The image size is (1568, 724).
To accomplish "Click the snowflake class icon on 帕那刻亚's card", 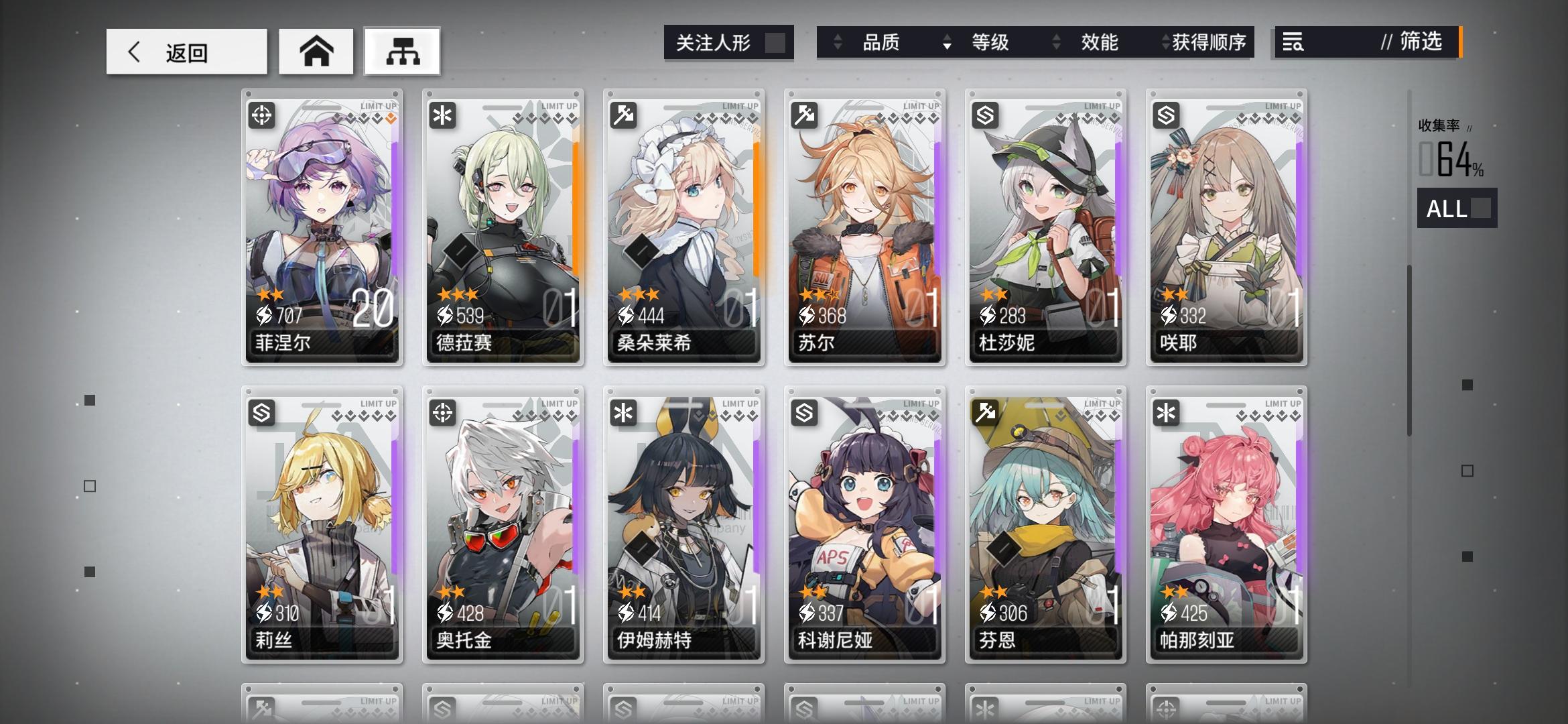I will [x=1167, y=414].
